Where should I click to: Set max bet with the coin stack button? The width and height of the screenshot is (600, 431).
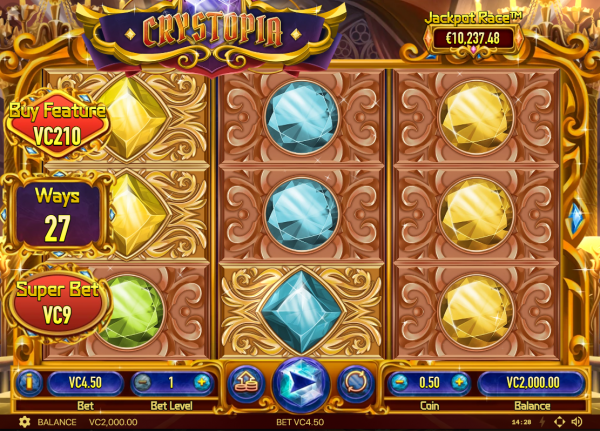click(245, 382)
